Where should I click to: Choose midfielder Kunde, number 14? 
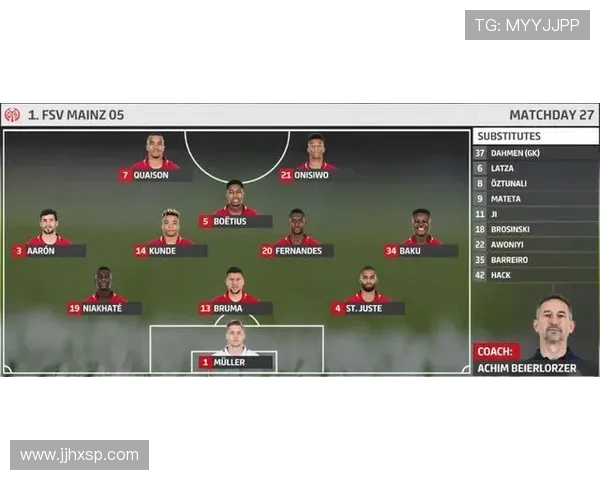170,251
